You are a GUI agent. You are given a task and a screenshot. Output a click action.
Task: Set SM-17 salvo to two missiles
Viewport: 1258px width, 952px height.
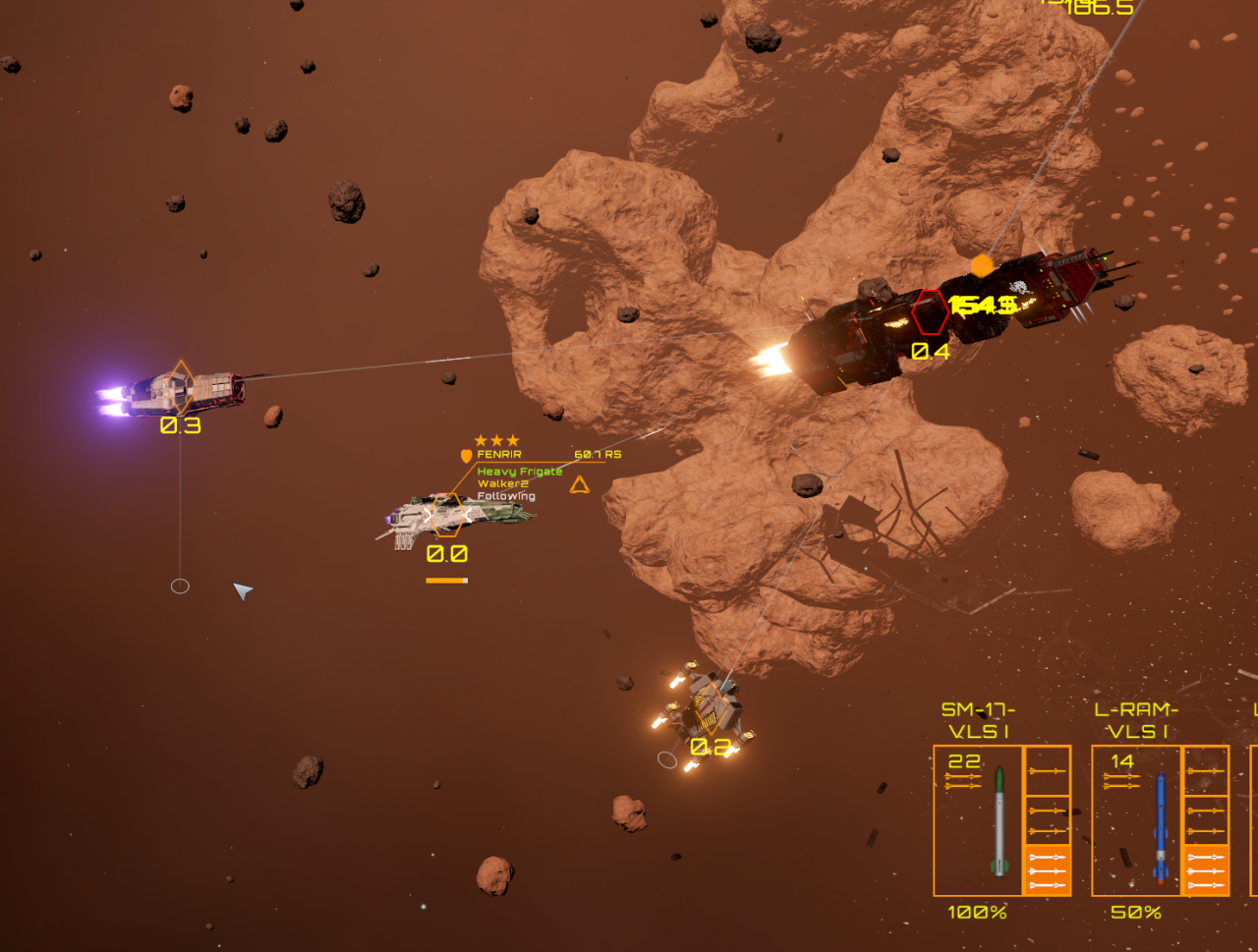[x=1047, y=819]
